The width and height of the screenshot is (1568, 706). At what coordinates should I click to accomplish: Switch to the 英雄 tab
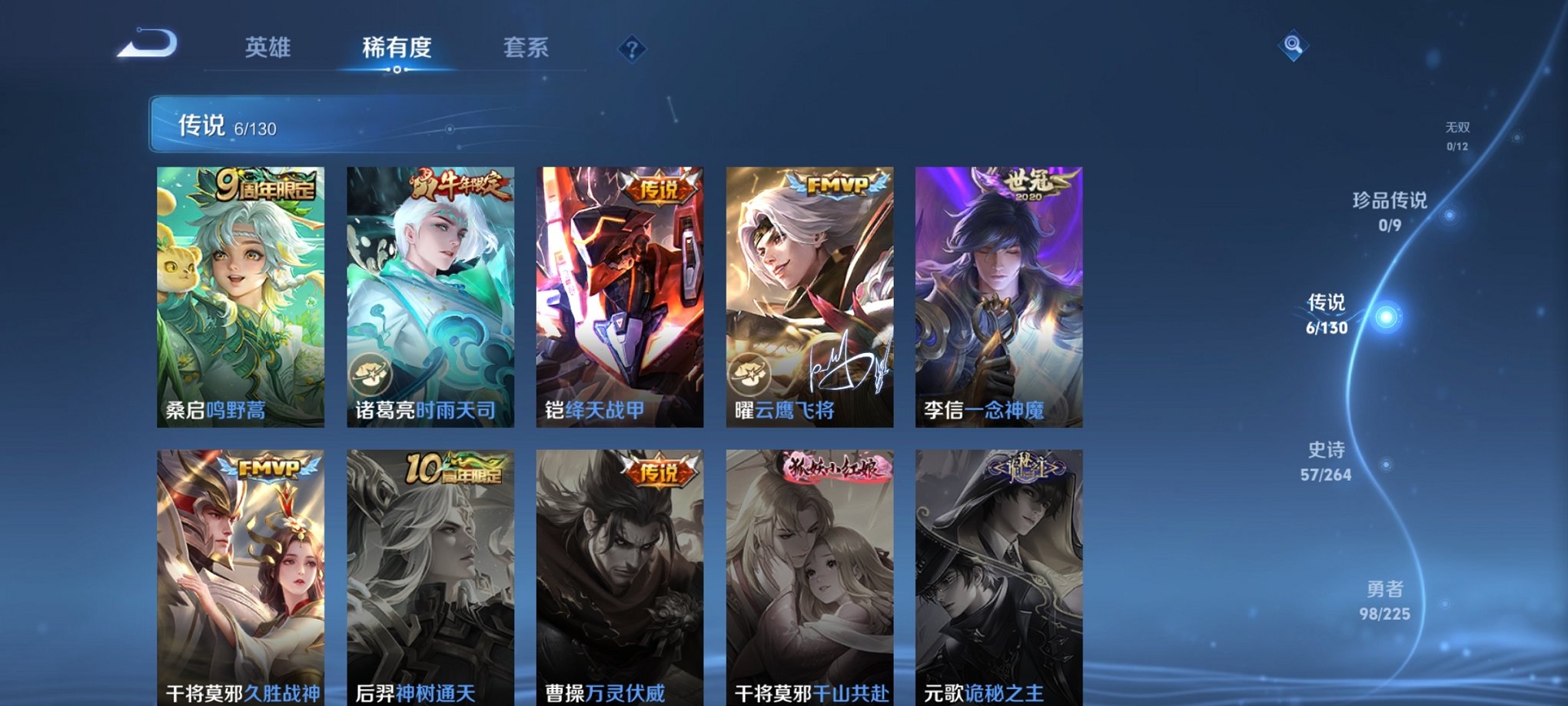click(x=266, y=48)
